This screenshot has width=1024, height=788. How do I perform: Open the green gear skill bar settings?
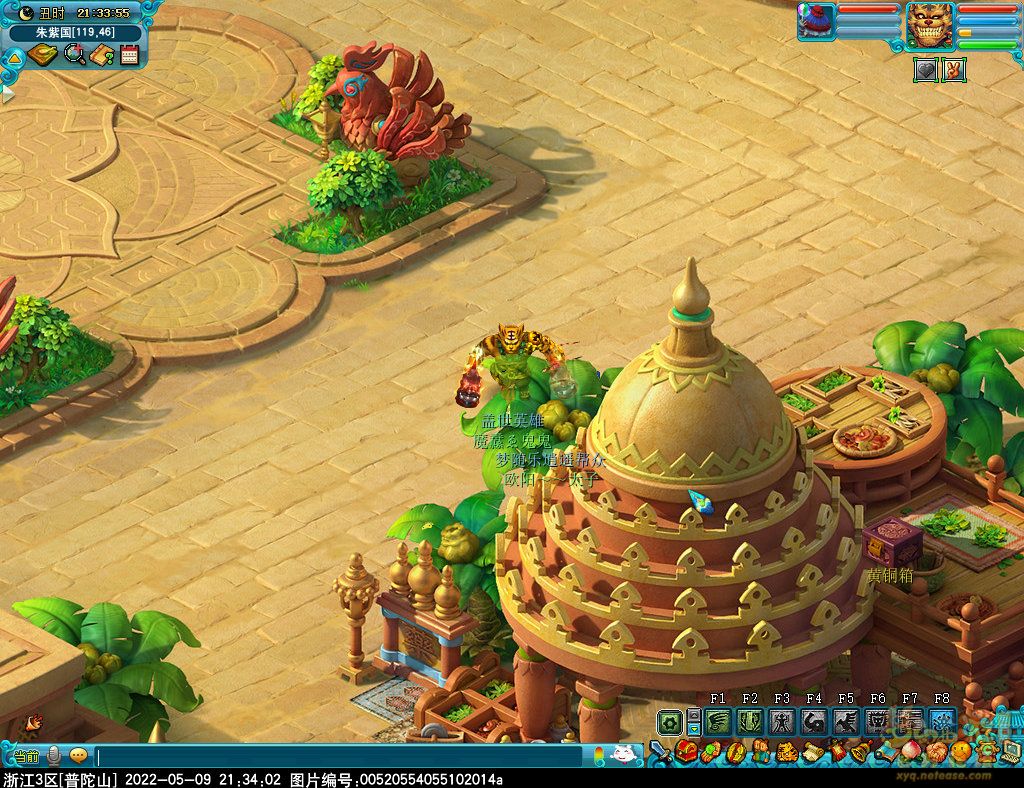click(669, 721)
